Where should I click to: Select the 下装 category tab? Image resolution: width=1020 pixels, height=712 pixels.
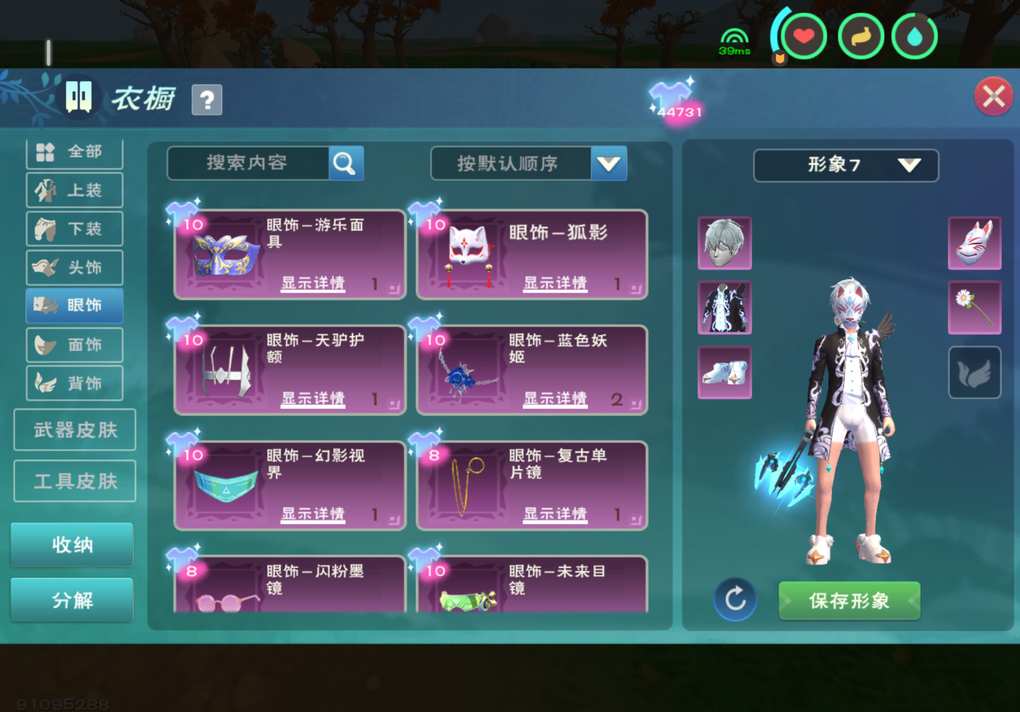tap(75, 229)
